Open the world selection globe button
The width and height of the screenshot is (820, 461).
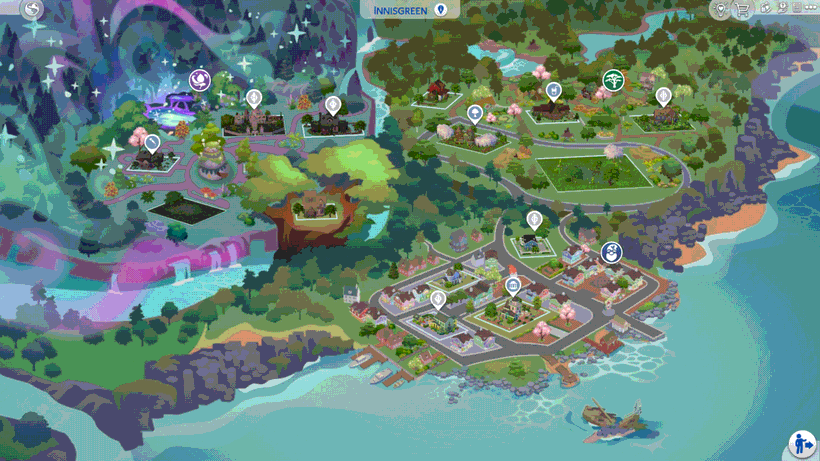point(32,10)
